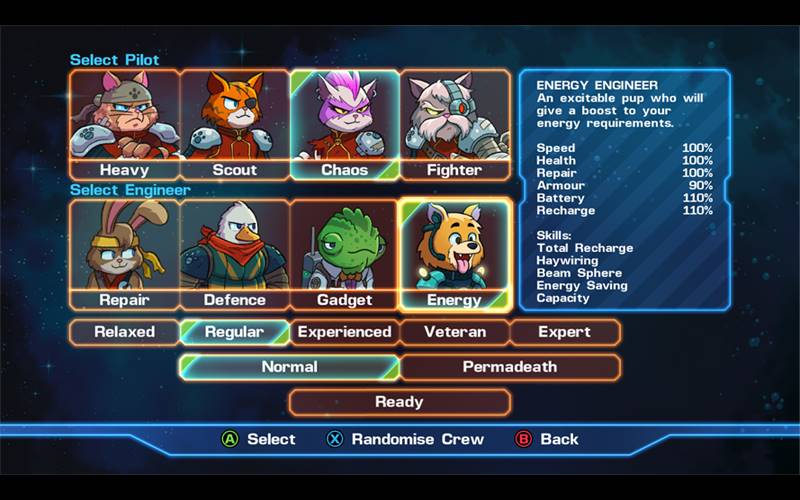Select the Heavy pilot portrait

(124, 124)
